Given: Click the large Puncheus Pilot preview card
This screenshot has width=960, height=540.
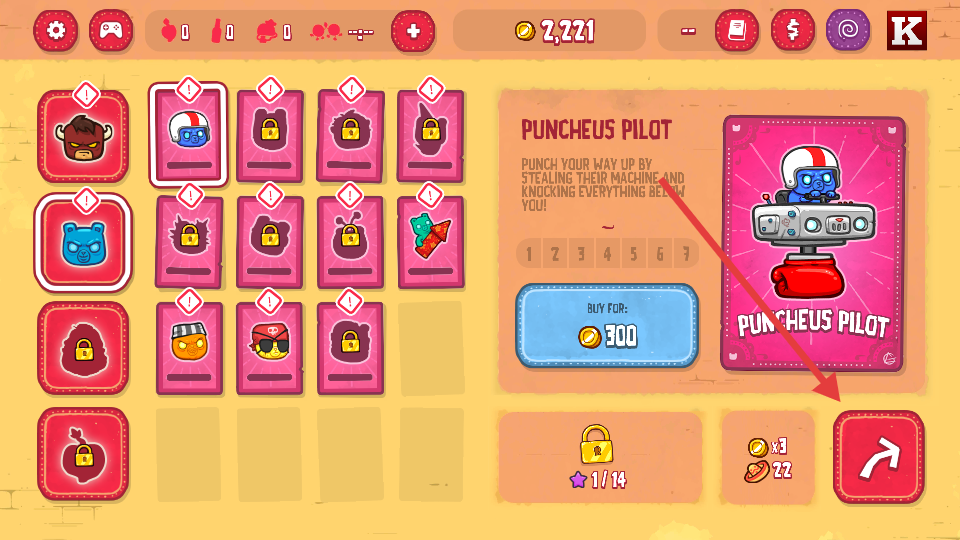Looking at the screenshot, I should click(813, 243).
